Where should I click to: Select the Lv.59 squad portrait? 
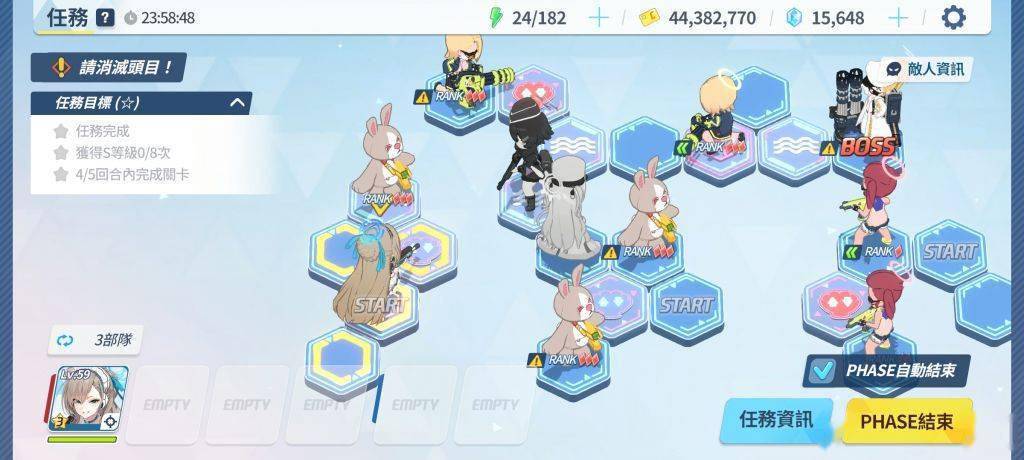point(88,400)
